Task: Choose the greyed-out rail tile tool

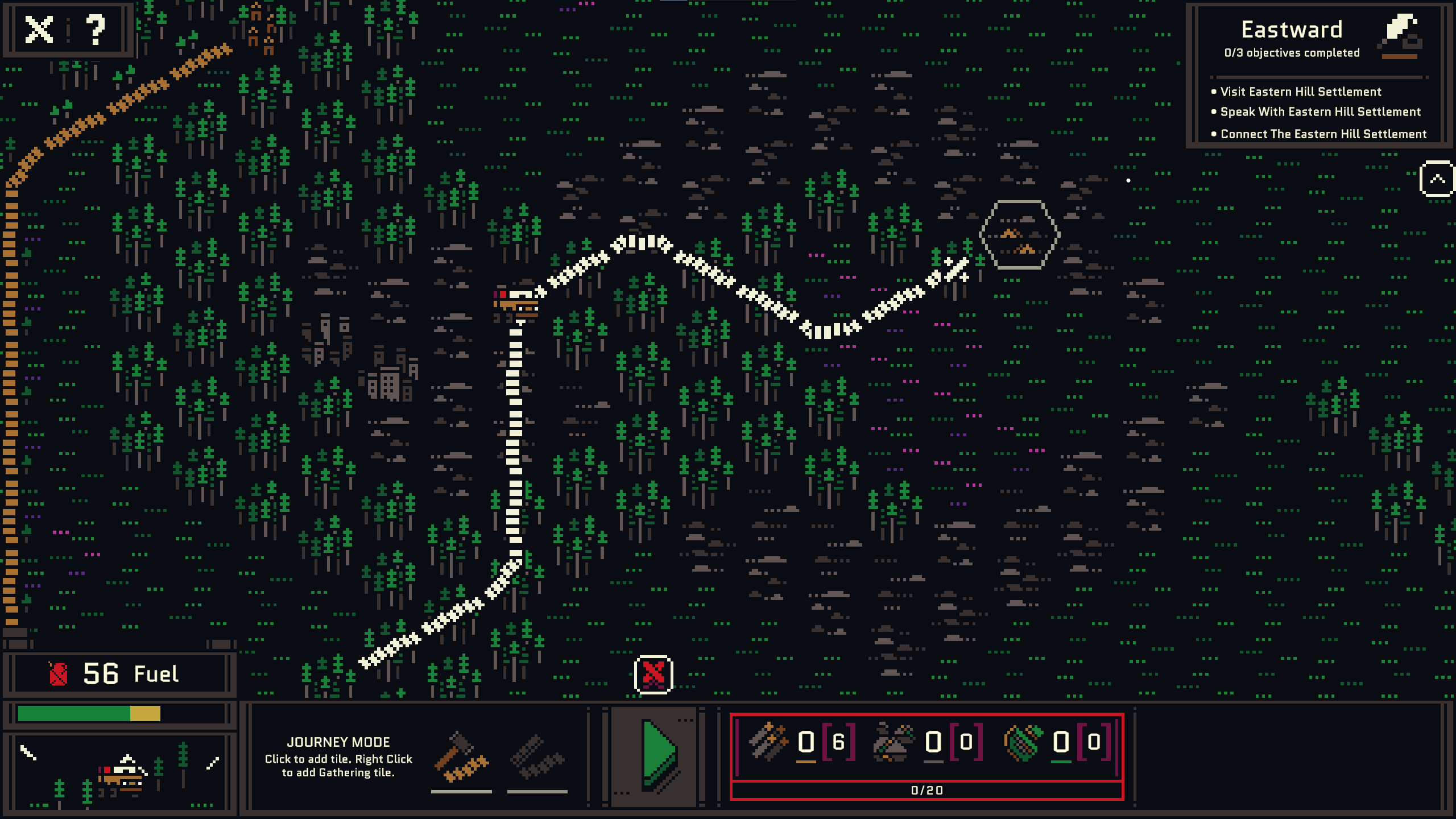Action: pos(537,758)
